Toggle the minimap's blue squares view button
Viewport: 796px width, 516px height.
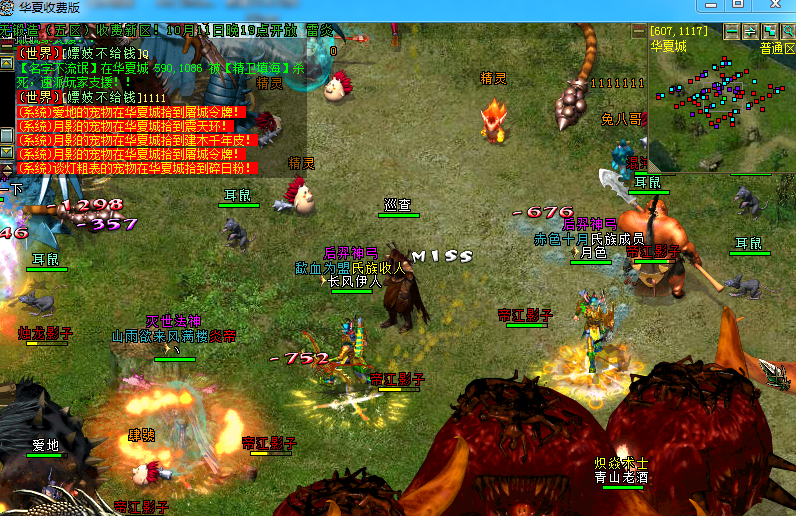[769, 32]
